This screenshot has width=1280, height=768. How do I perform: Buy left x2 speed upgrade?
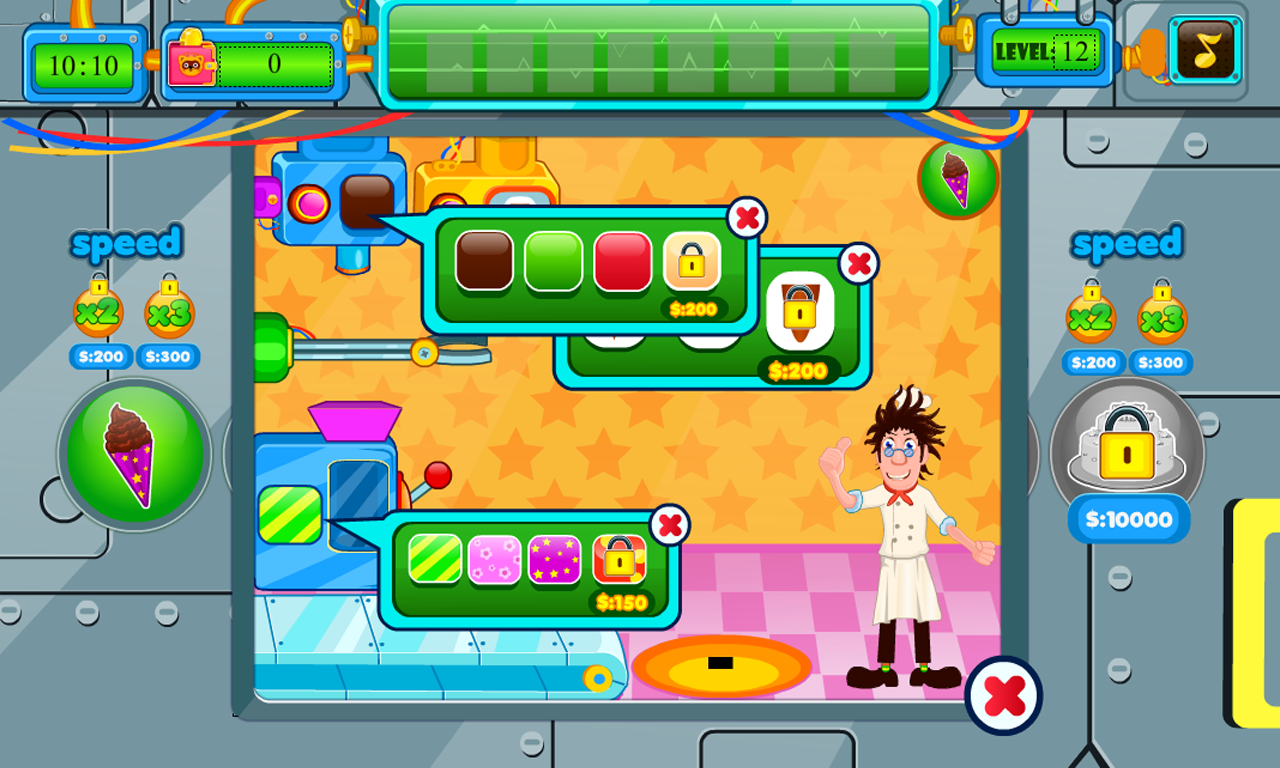click(98, 312)
